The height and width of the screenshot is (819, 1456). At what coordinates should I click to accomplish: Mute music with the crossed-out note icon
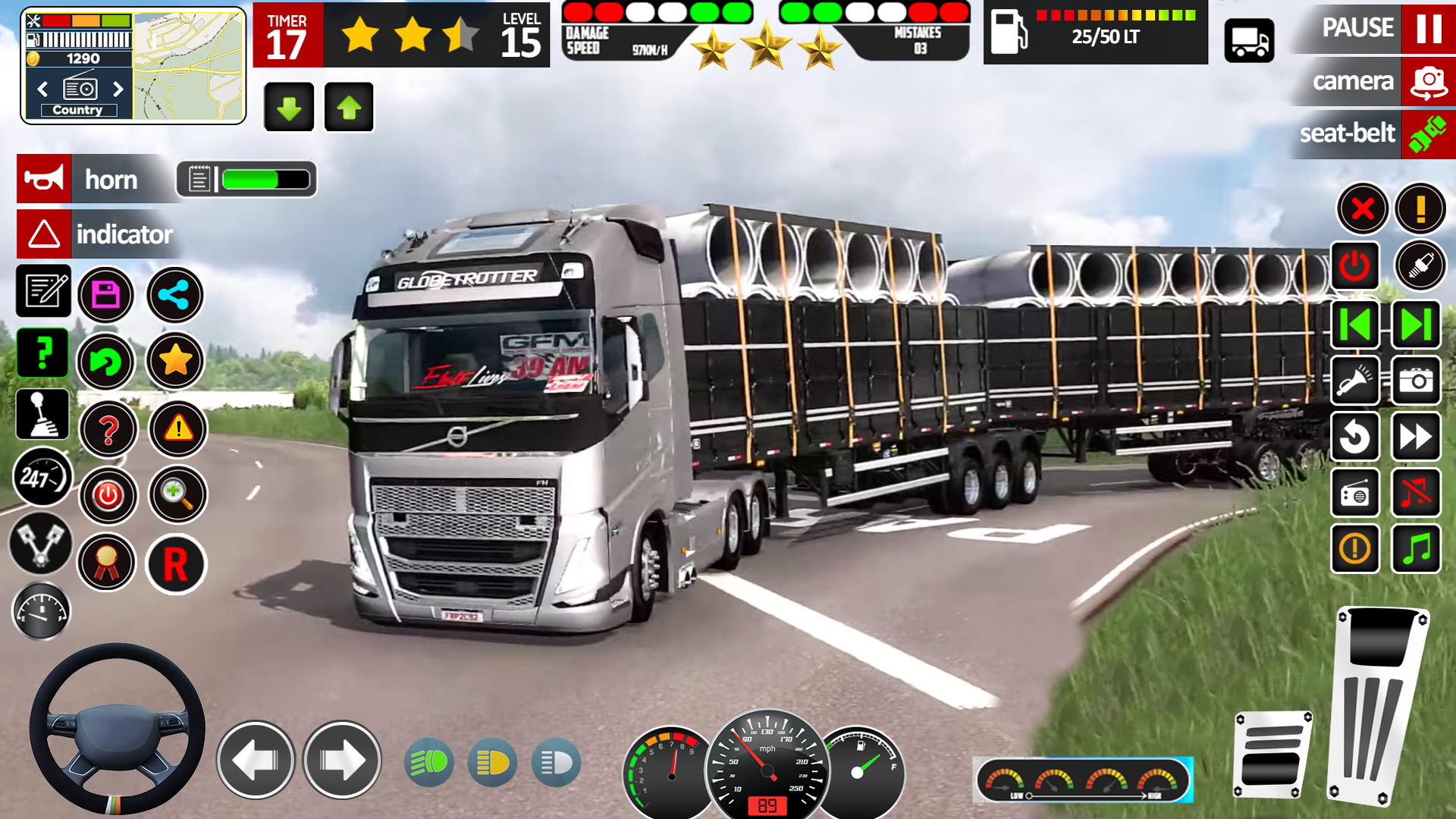[x=1416, y=494]
